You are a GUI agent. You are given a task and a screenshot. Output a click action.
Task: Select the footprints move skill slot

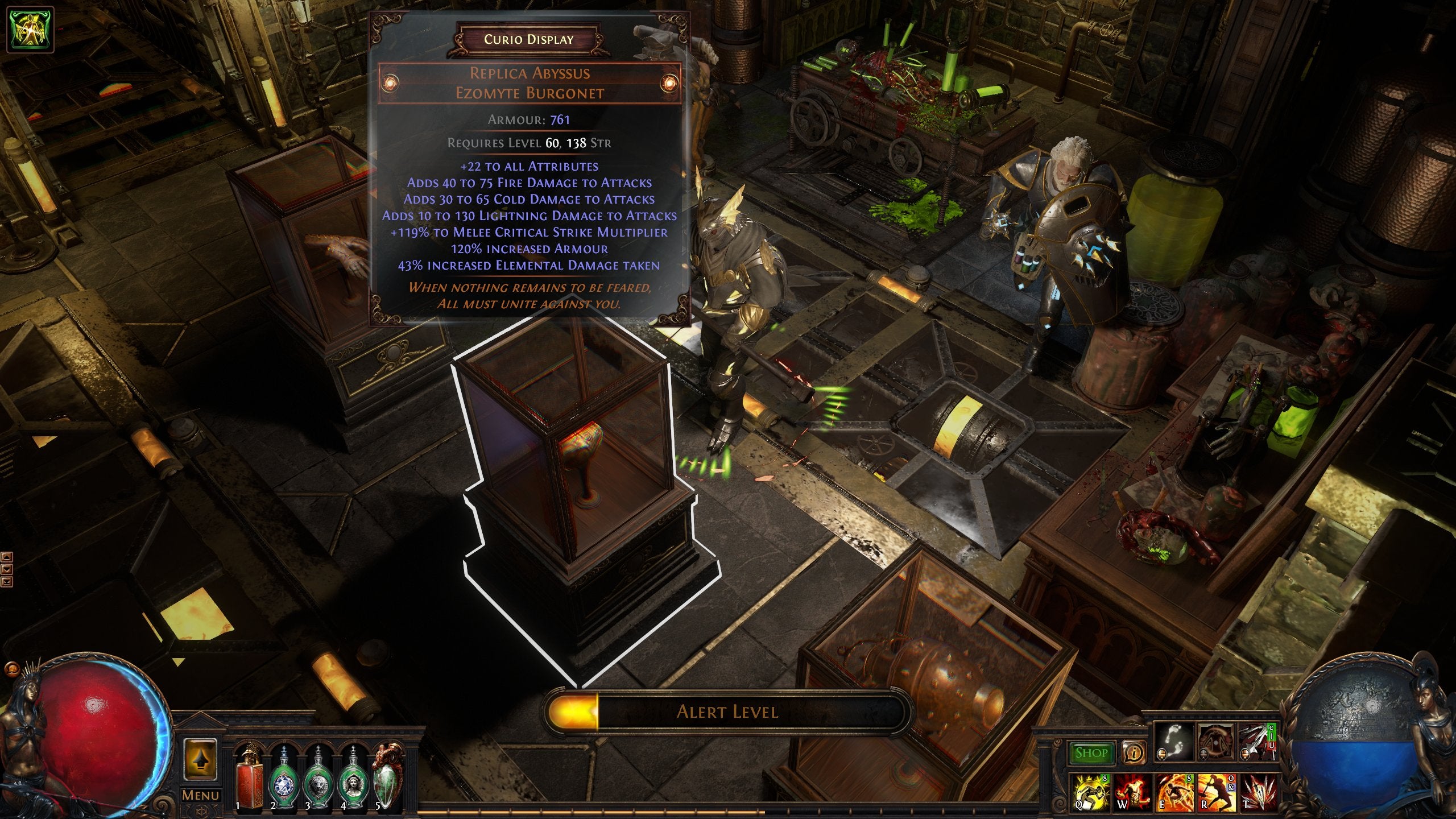click(1175, 743)
